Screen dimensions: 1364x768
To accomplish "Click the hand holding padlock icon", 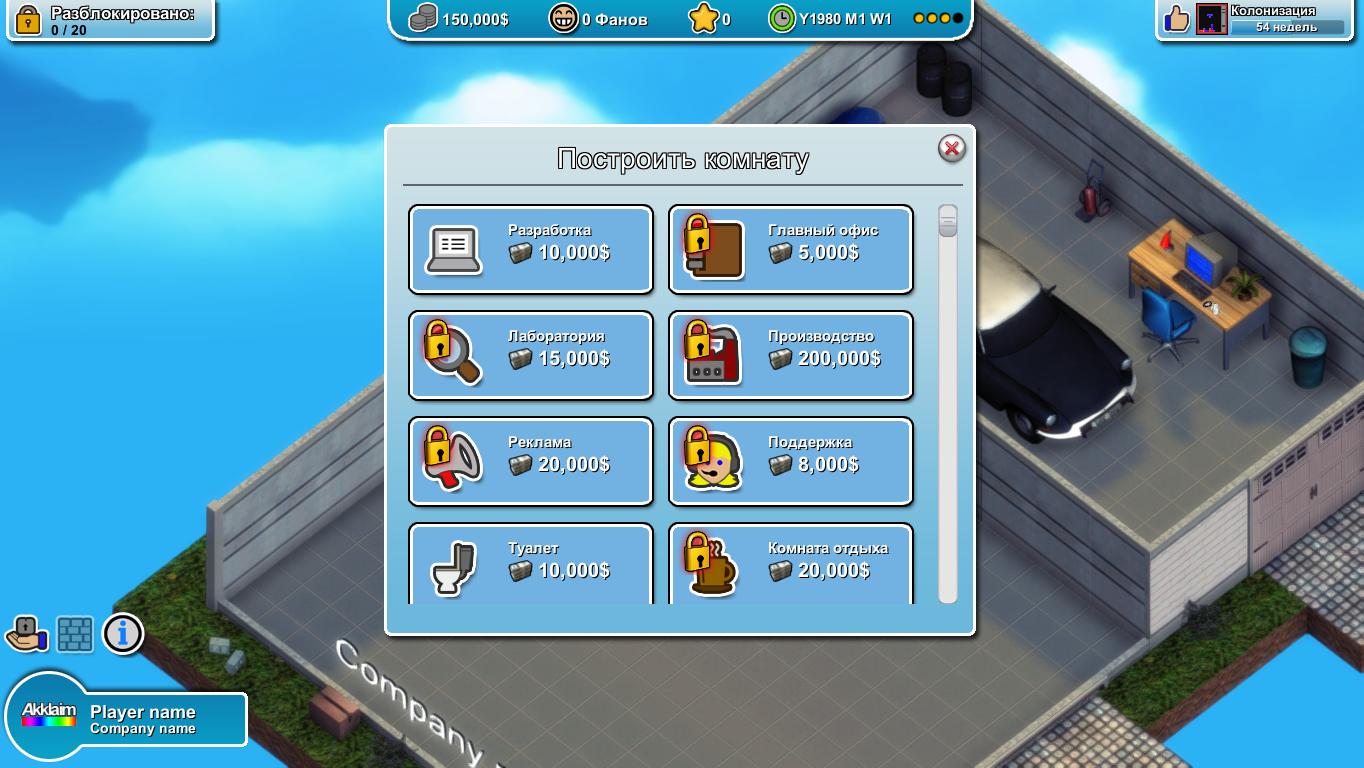I will (27, 634).
